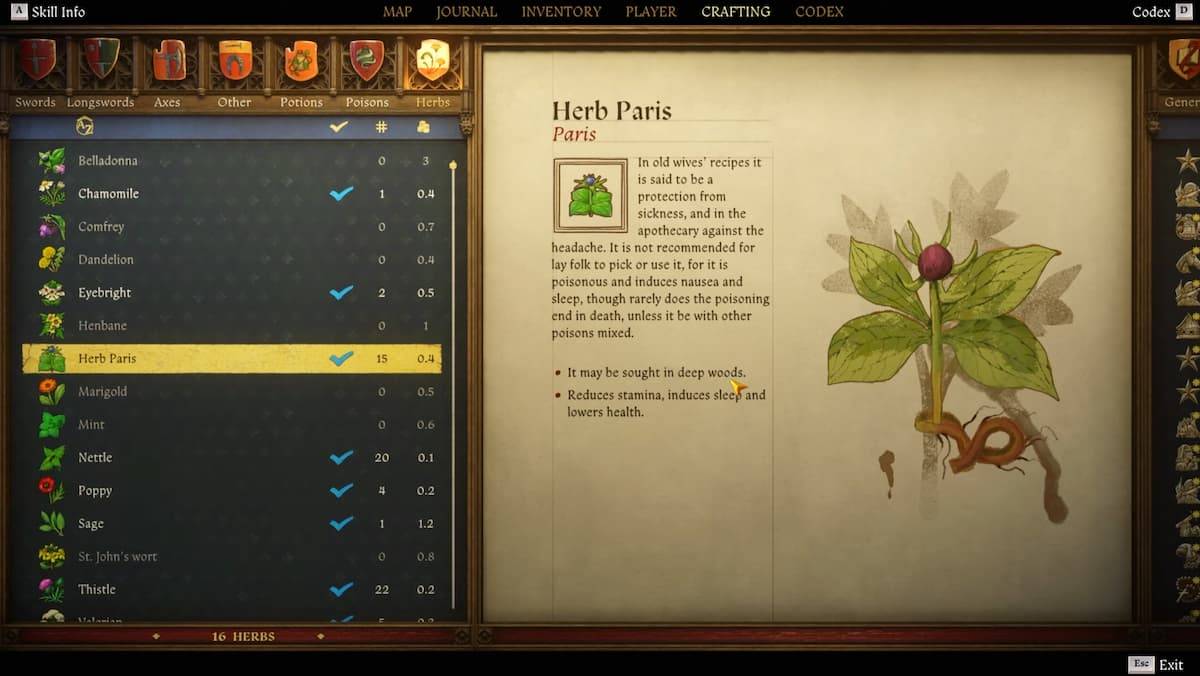Select Belladonna in the herb list
The image size is (1200, 676).
point(108,160)
